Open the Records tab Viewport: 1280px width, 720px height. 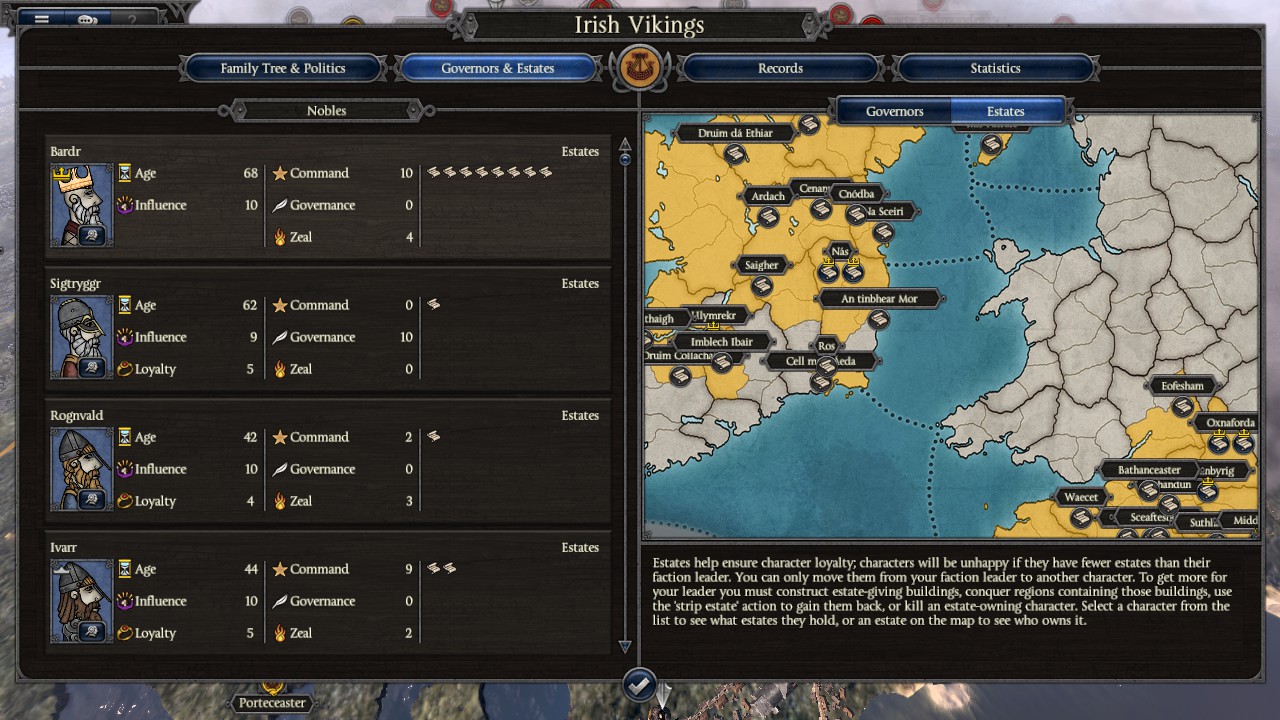780,68
